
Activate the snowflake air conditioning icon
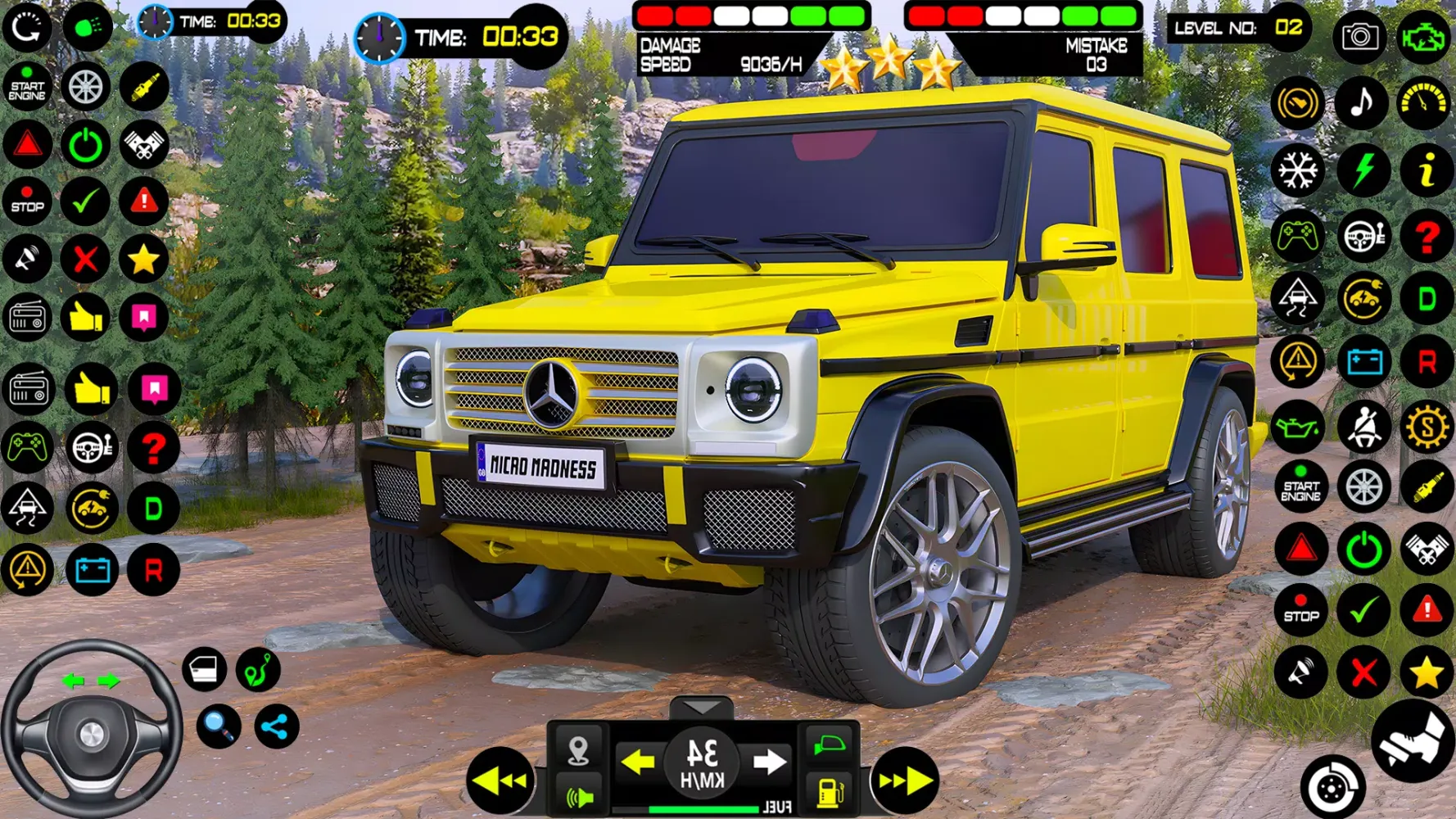1298,170
